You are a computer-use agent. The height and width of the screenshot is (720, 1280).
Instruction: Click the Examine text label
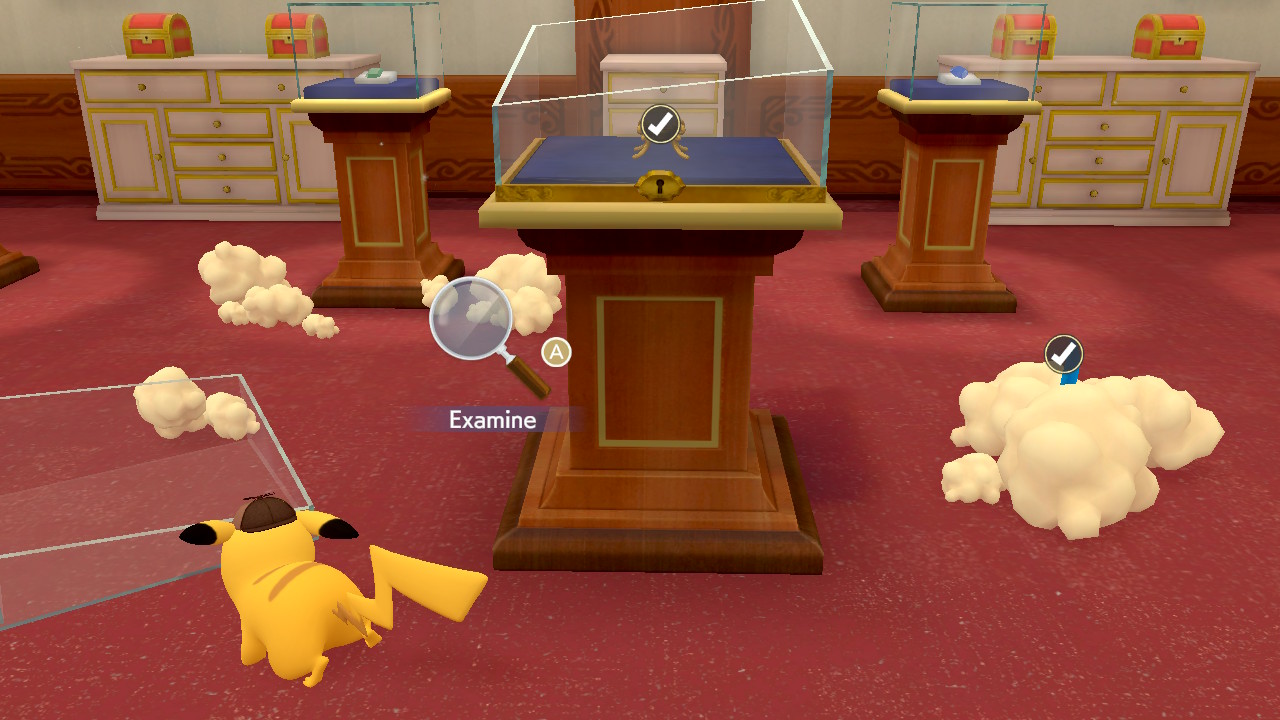pos(491,419)
